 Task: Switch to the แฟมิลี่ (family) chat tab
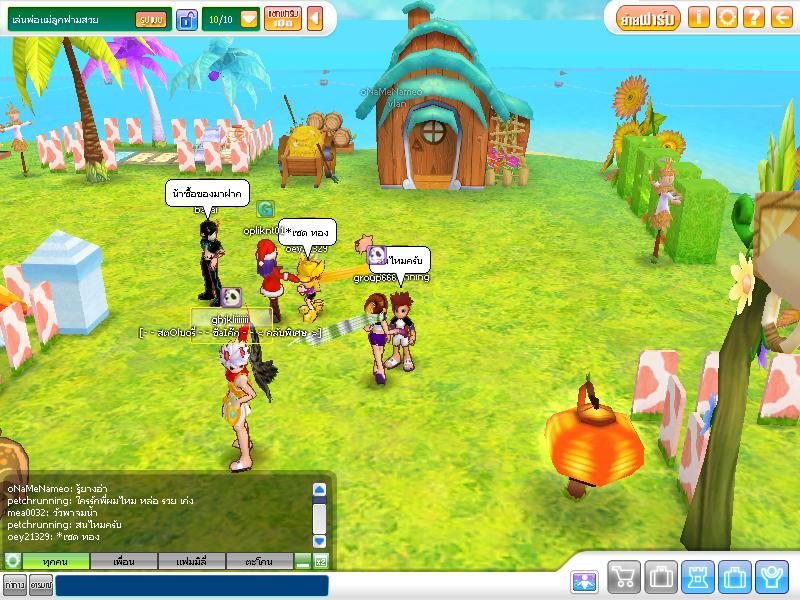click(189, 562)
